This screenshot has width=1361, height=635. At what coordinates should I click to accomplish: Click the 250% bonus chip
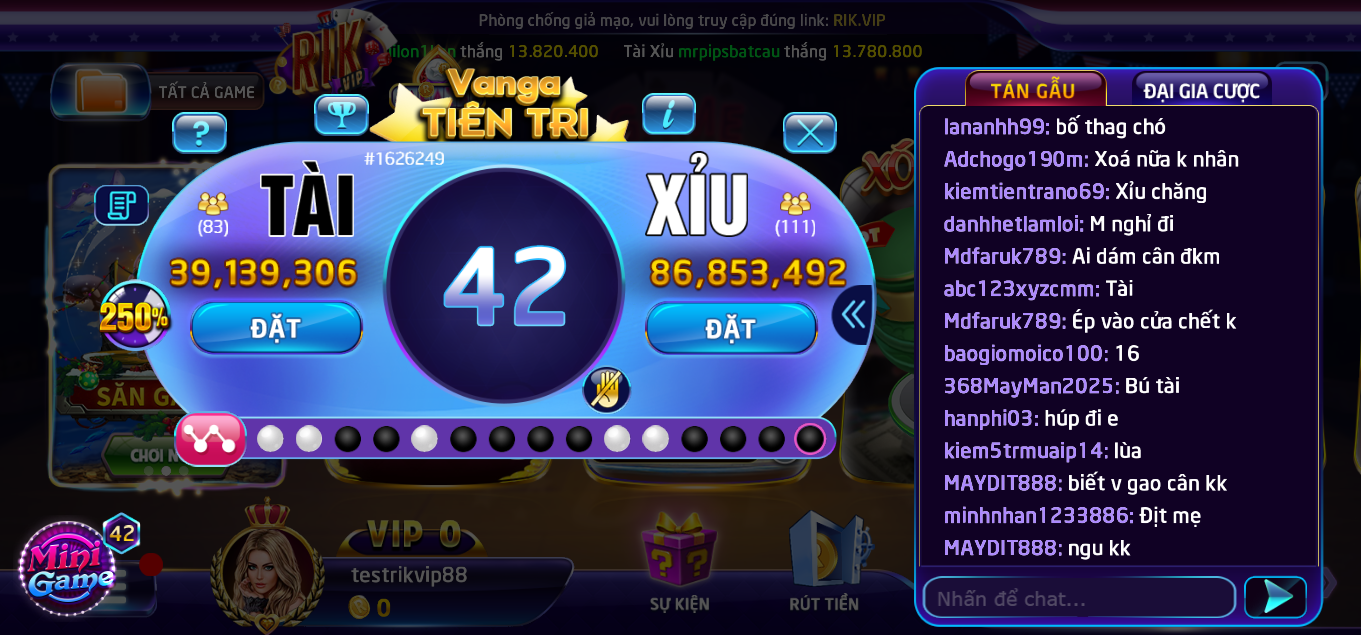134,317
